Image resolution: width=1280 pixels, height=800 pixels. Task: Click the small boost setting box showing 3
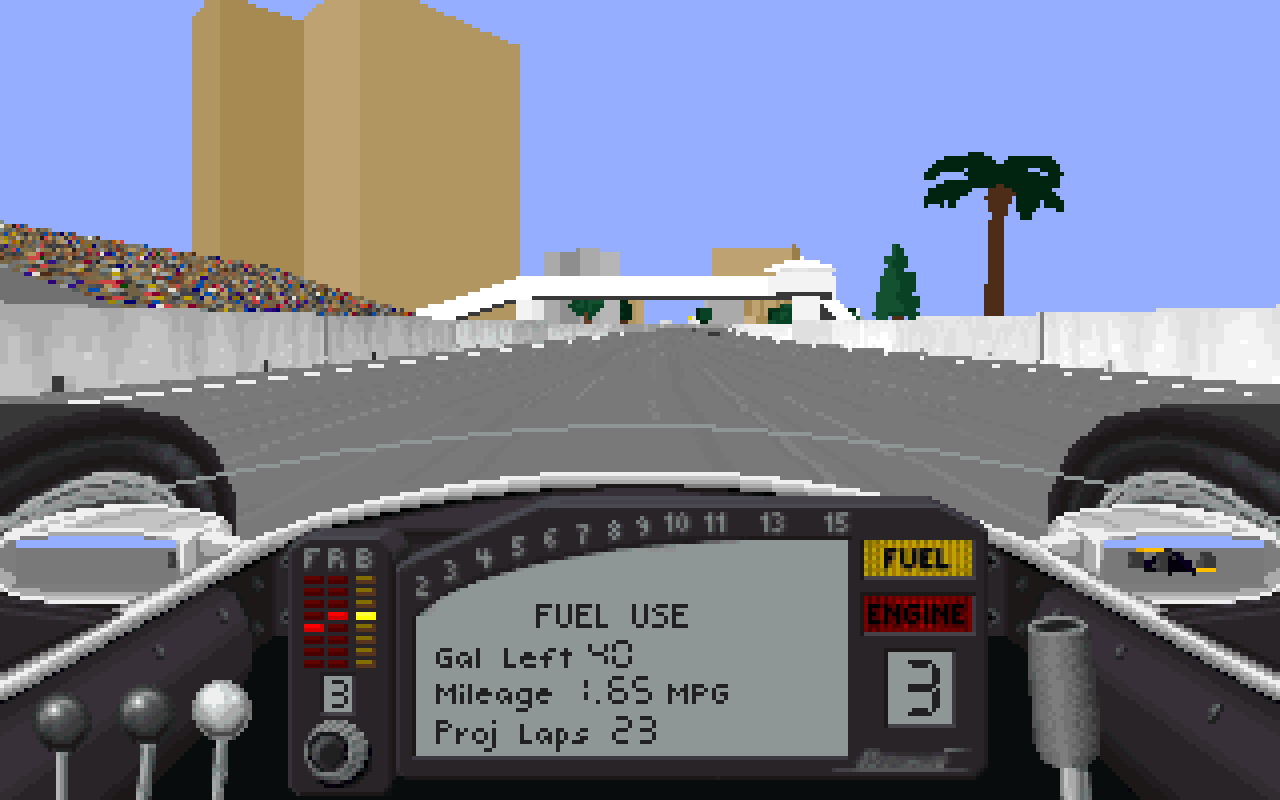(x=340, y=693)
